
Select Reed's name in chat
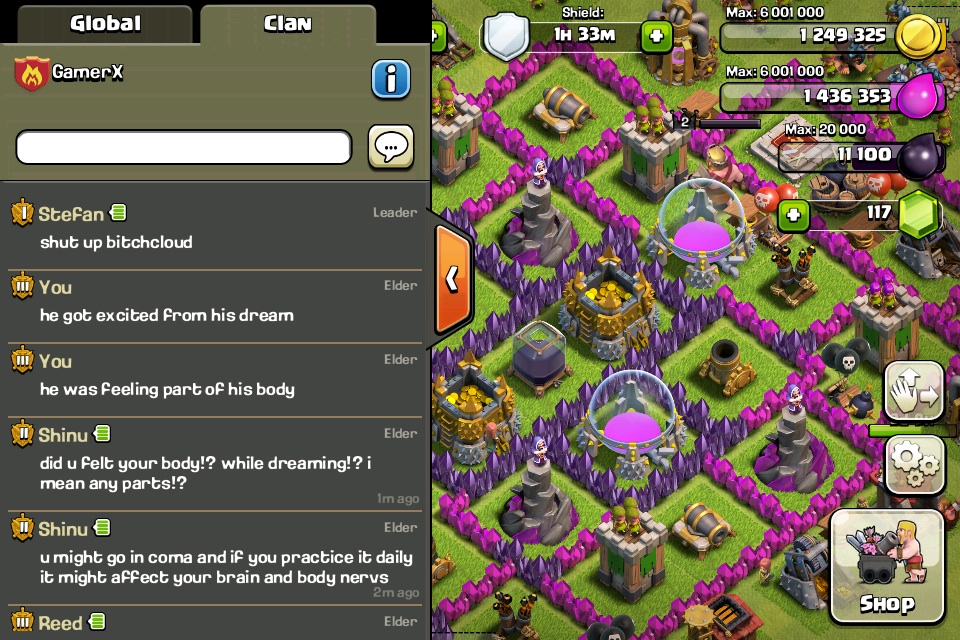(61, 624)
